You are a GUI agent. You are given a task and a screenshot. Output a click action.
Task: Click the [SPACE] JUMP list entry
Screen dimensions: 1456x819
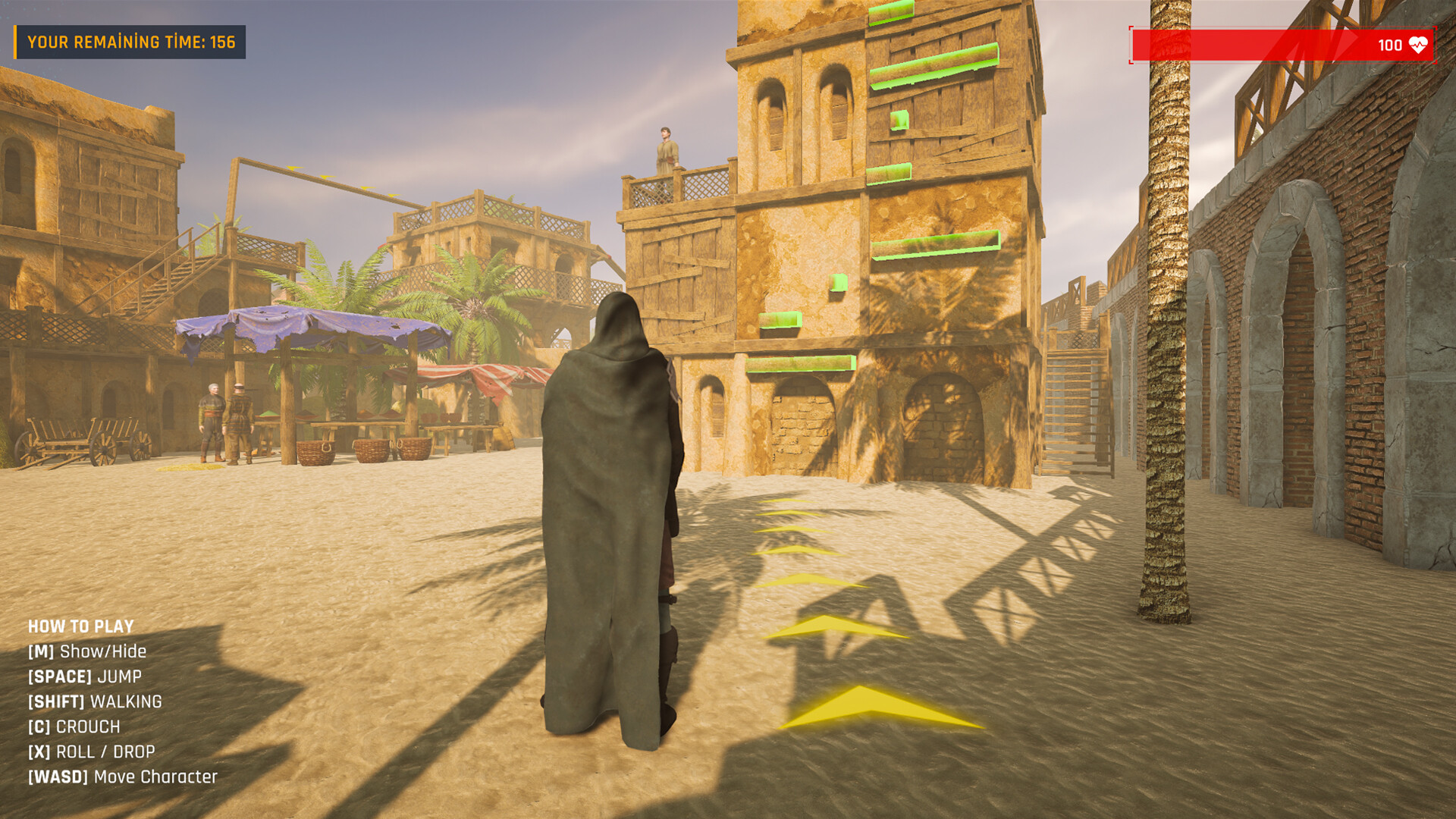[x=85, y=676]
